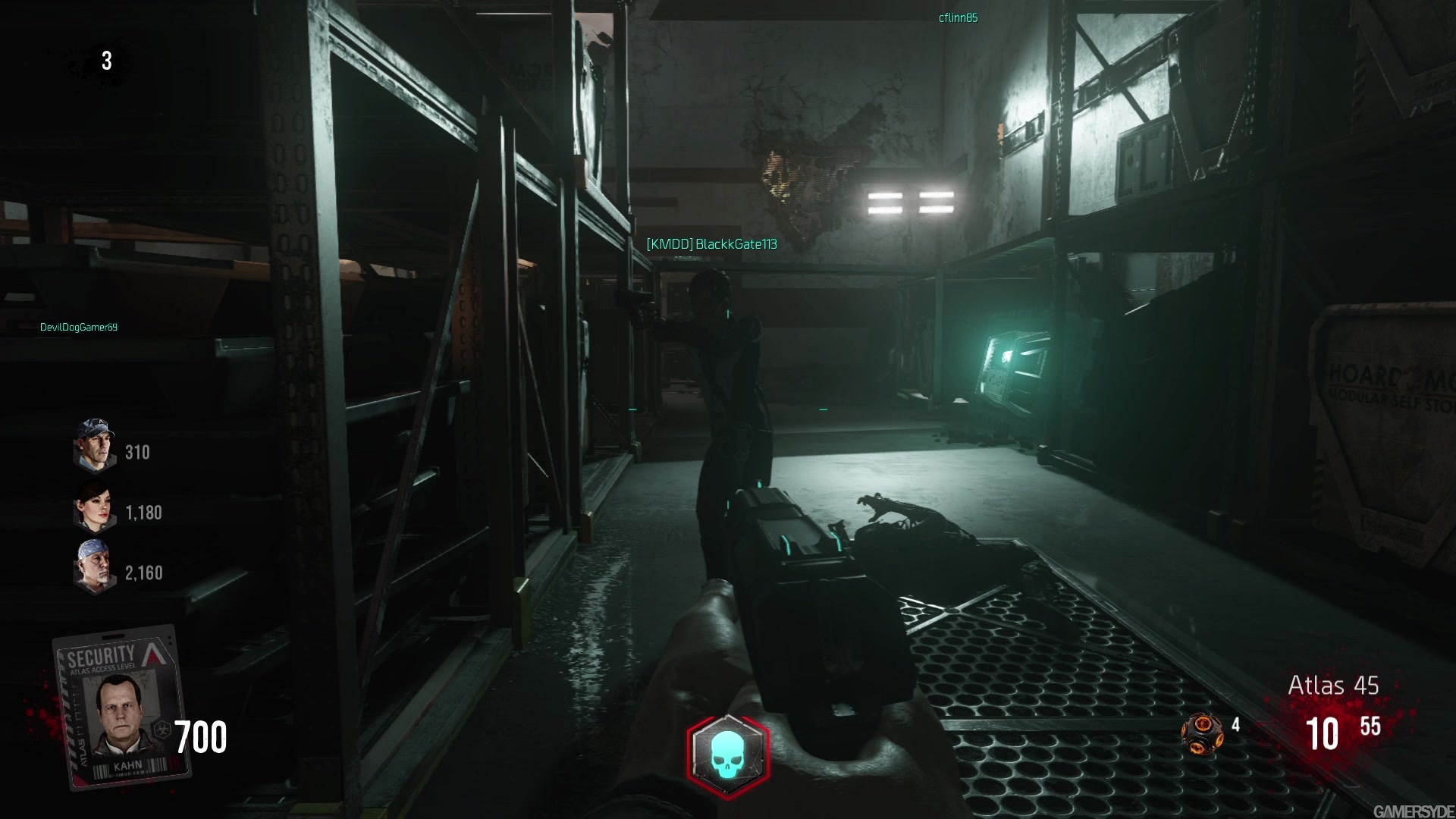Toggle the overhead ceiling light fixture
Screen dimensions: 1456x819
[x=910, y=202]
